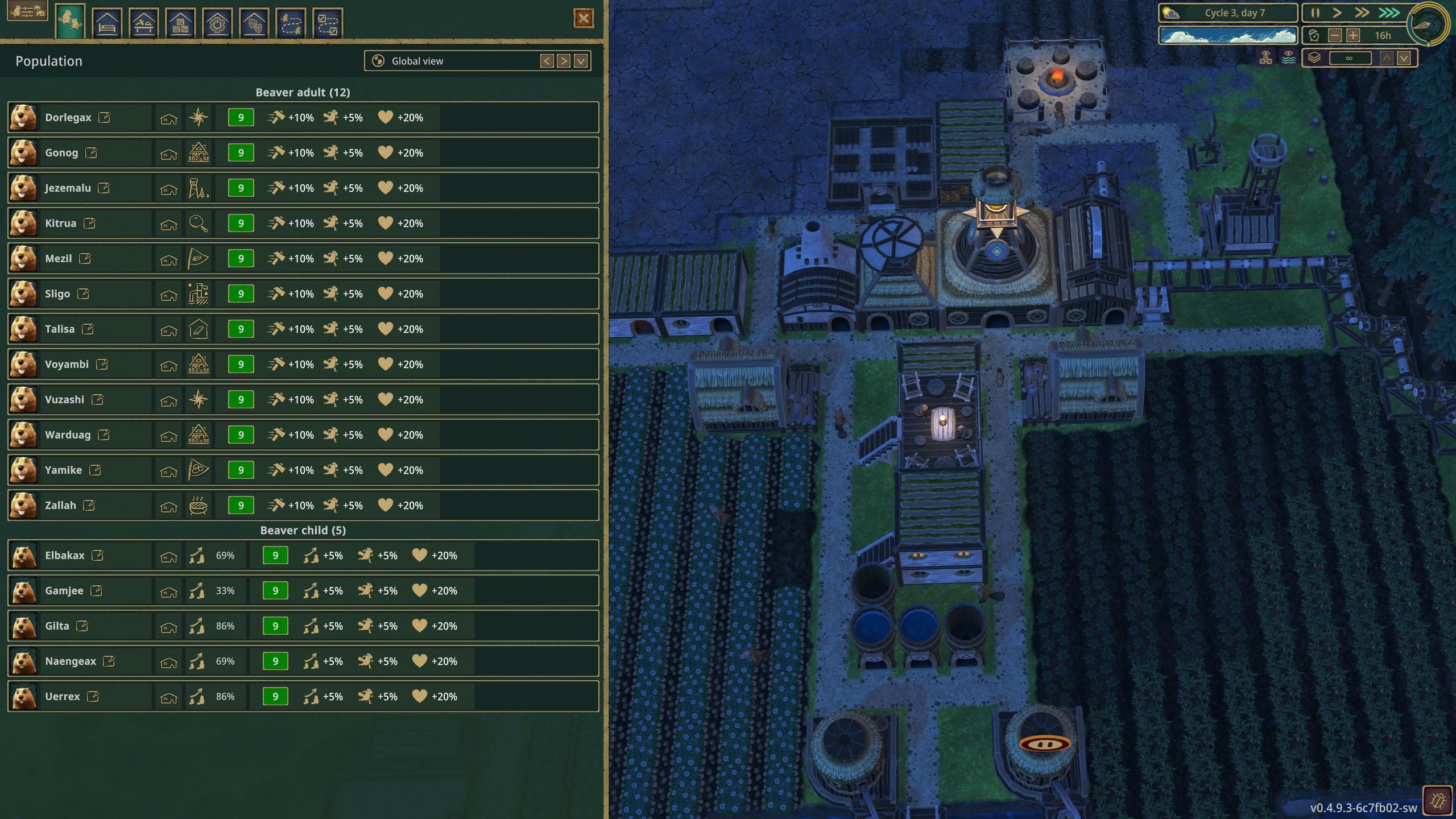
Task: Open the Global view dropdown
Action: [x=581, y=61]
